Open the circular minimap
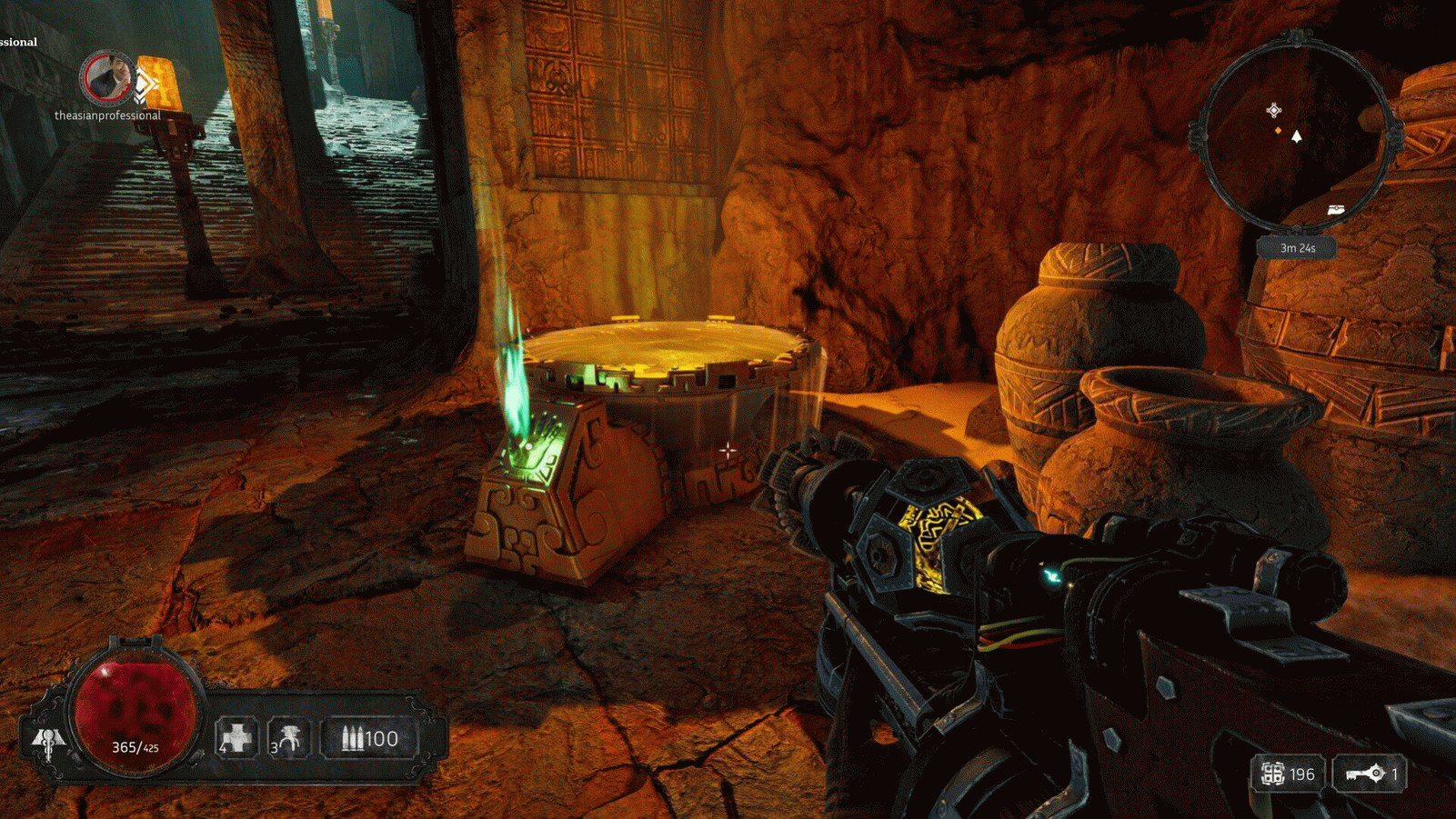Screen dimensions: 1456x819 click(1295, 132)
